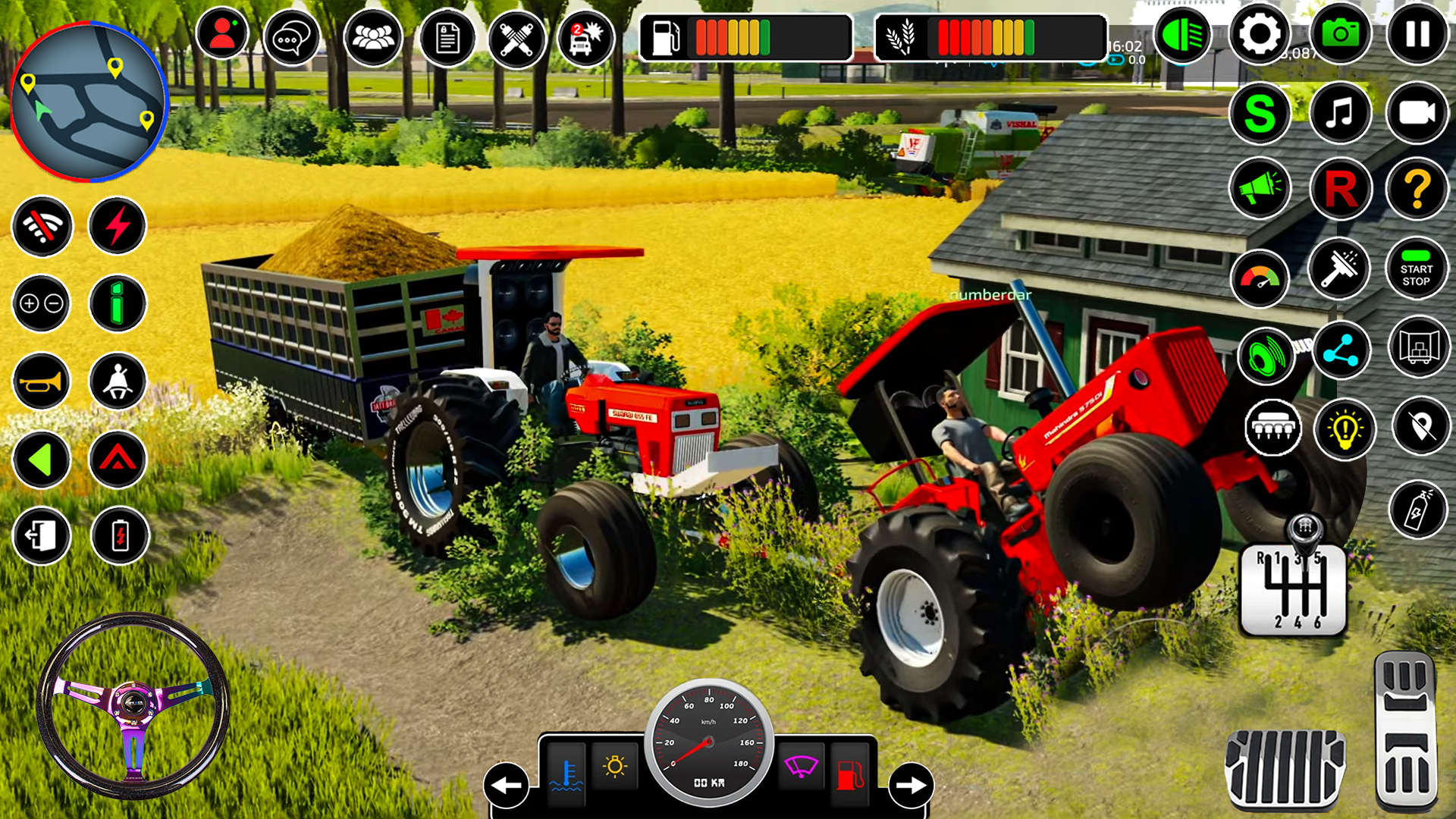Open the chat messages icon
Image resolution: width=1456 pixels, height=819 pixels.
click(x=293, y=37)
